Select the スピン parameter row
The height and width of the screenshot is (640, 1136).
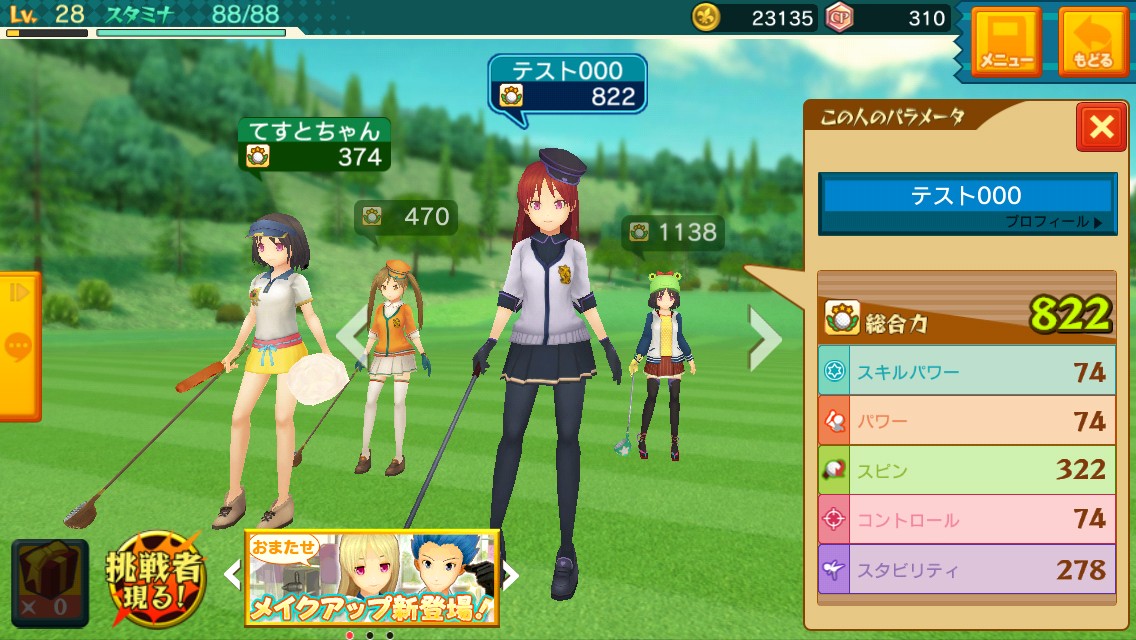[x=966, y=469]
